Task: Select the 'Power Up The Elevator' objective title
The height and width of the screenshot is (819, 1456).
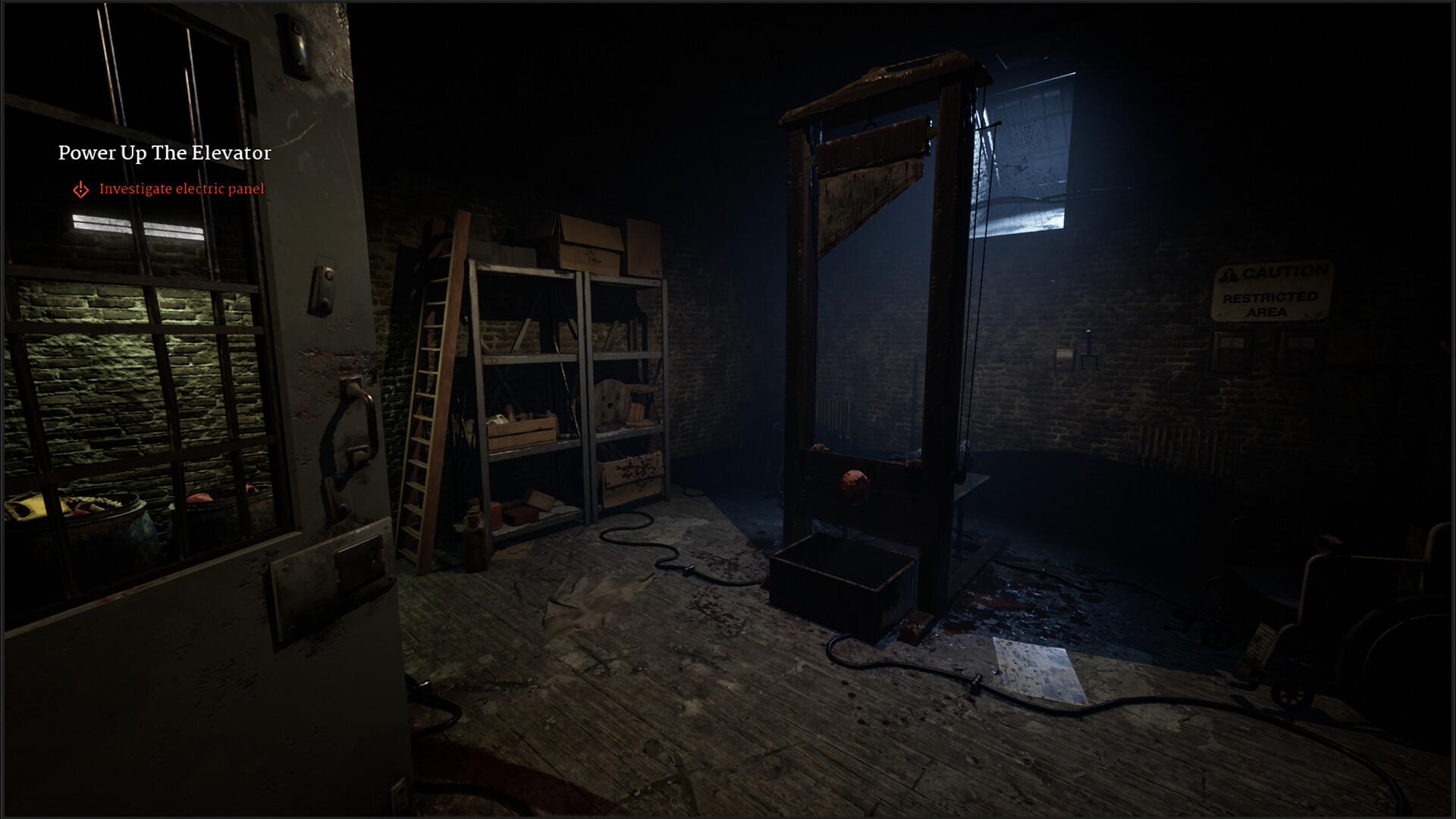Action: pos(165,153)
